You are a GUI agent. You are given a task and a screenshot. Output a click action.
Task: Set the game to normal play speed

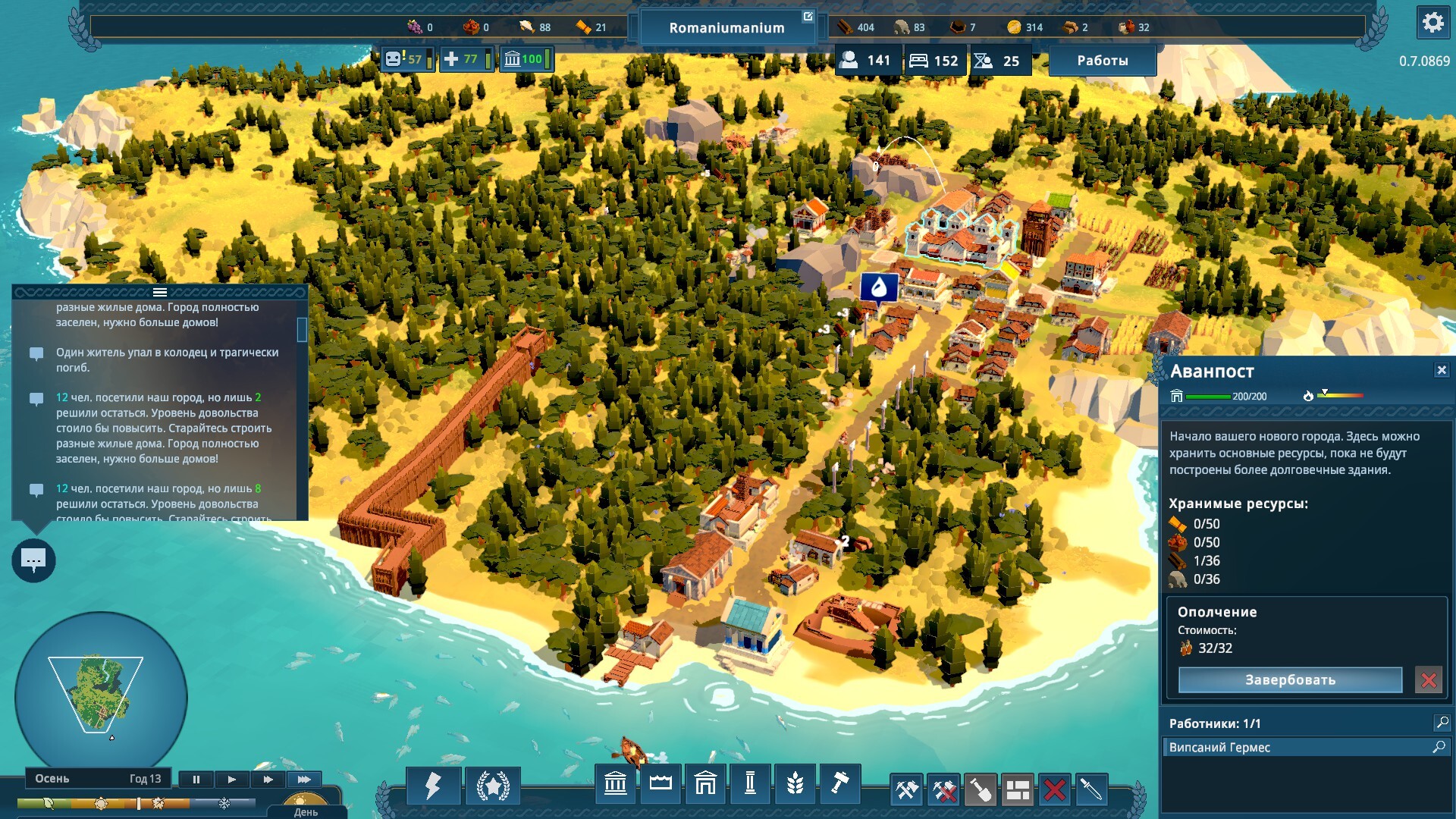coord(232,779)
